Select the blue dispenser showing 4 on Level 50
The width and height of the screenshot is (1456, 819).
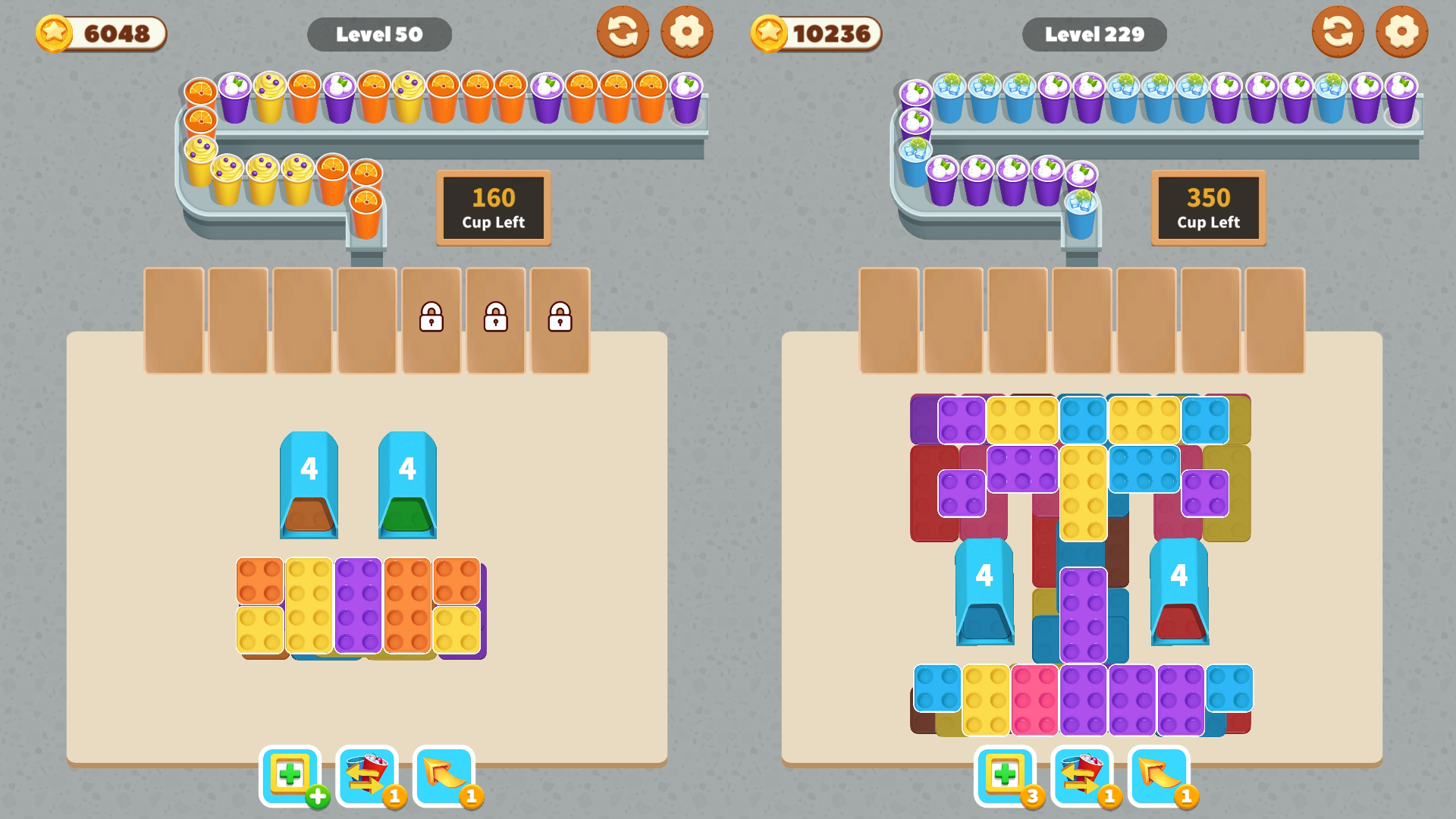click(x=309, y=485)
